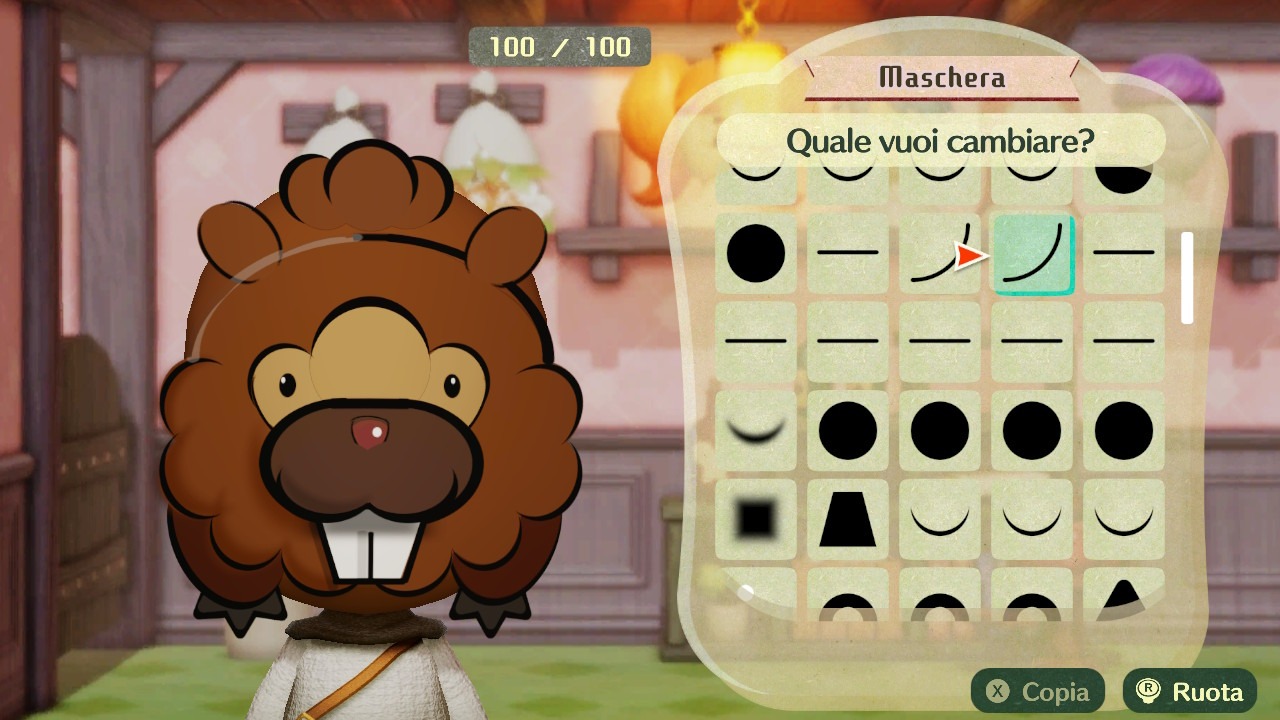Select the black square shape option
1280x720 pixels.
click(756, 519)
